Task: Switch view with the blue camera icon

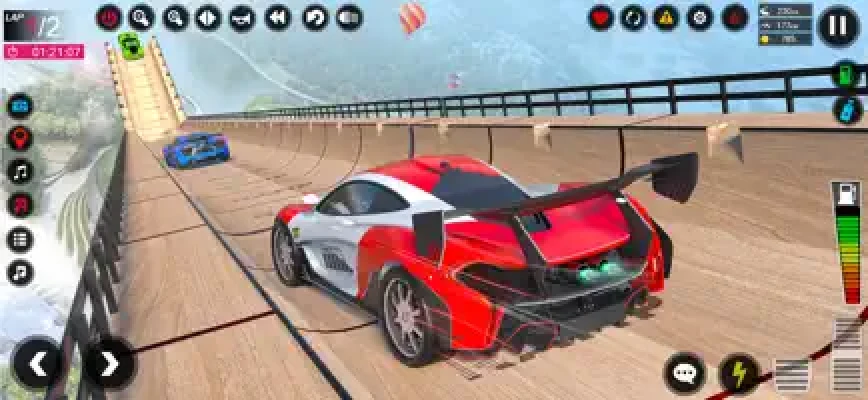Action: tap(19, 105)
